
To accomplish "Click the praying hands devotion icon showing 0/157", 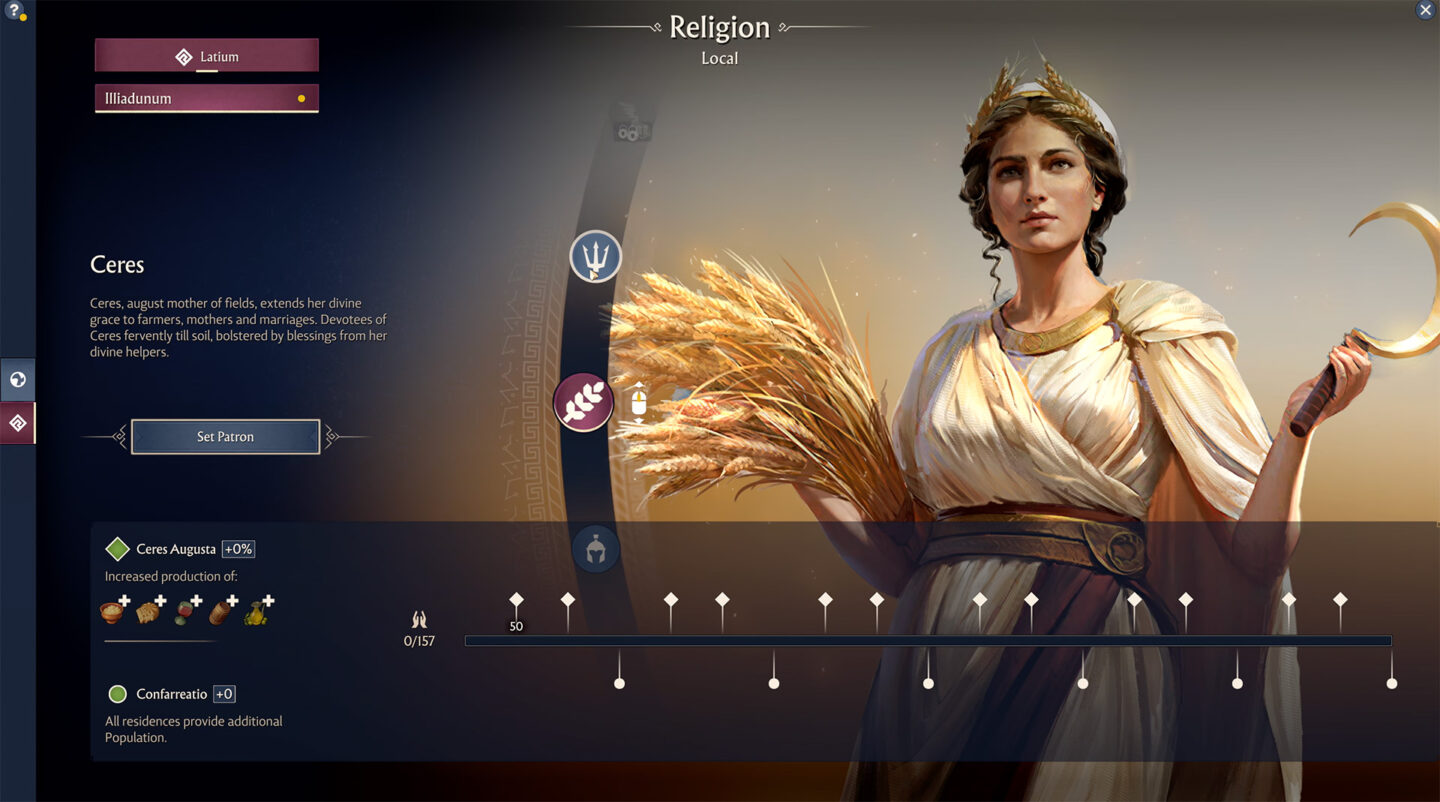I will [420, 620].
